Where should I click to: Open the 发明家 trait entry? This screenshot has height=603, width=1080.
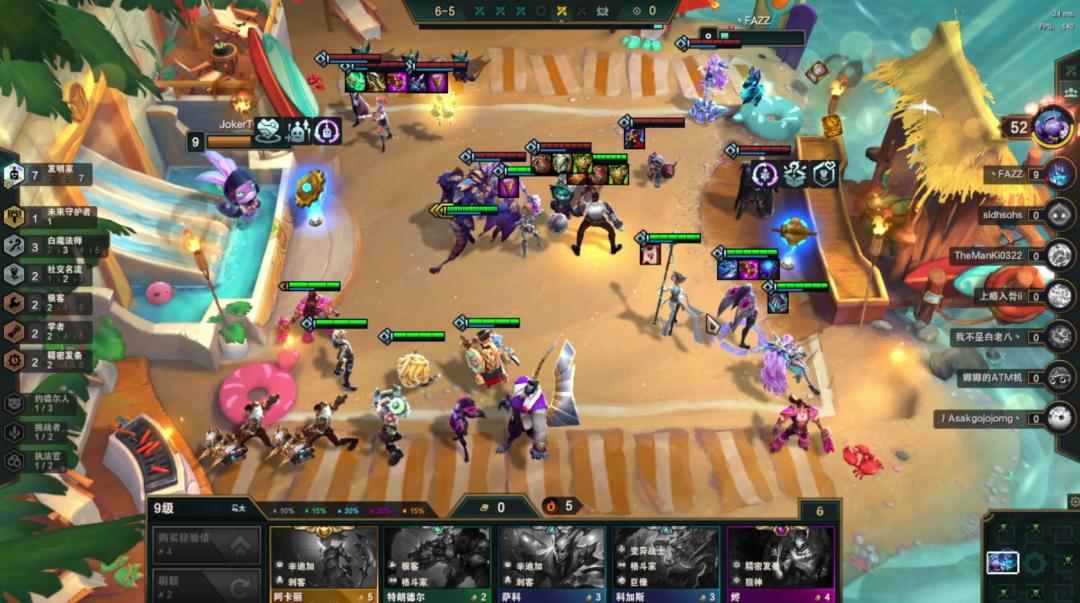pyautogui.click(x=50, y=174)
